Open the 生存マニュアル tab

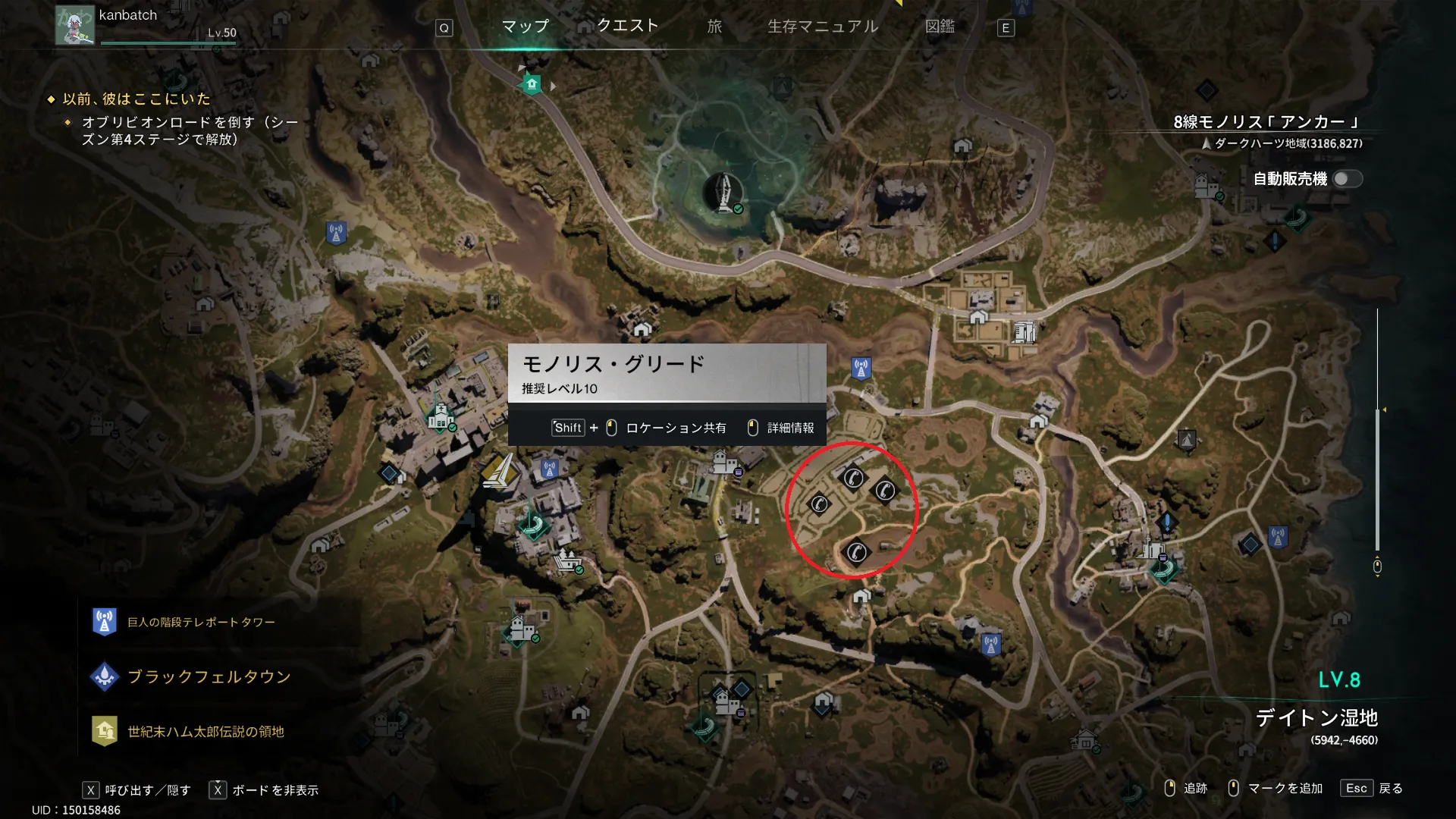[x=823, y=27]
